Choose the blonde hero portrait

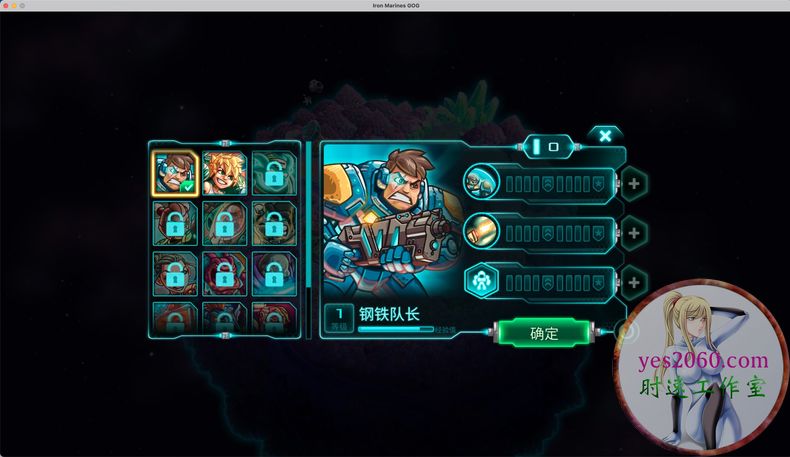(x=224, y=172)
